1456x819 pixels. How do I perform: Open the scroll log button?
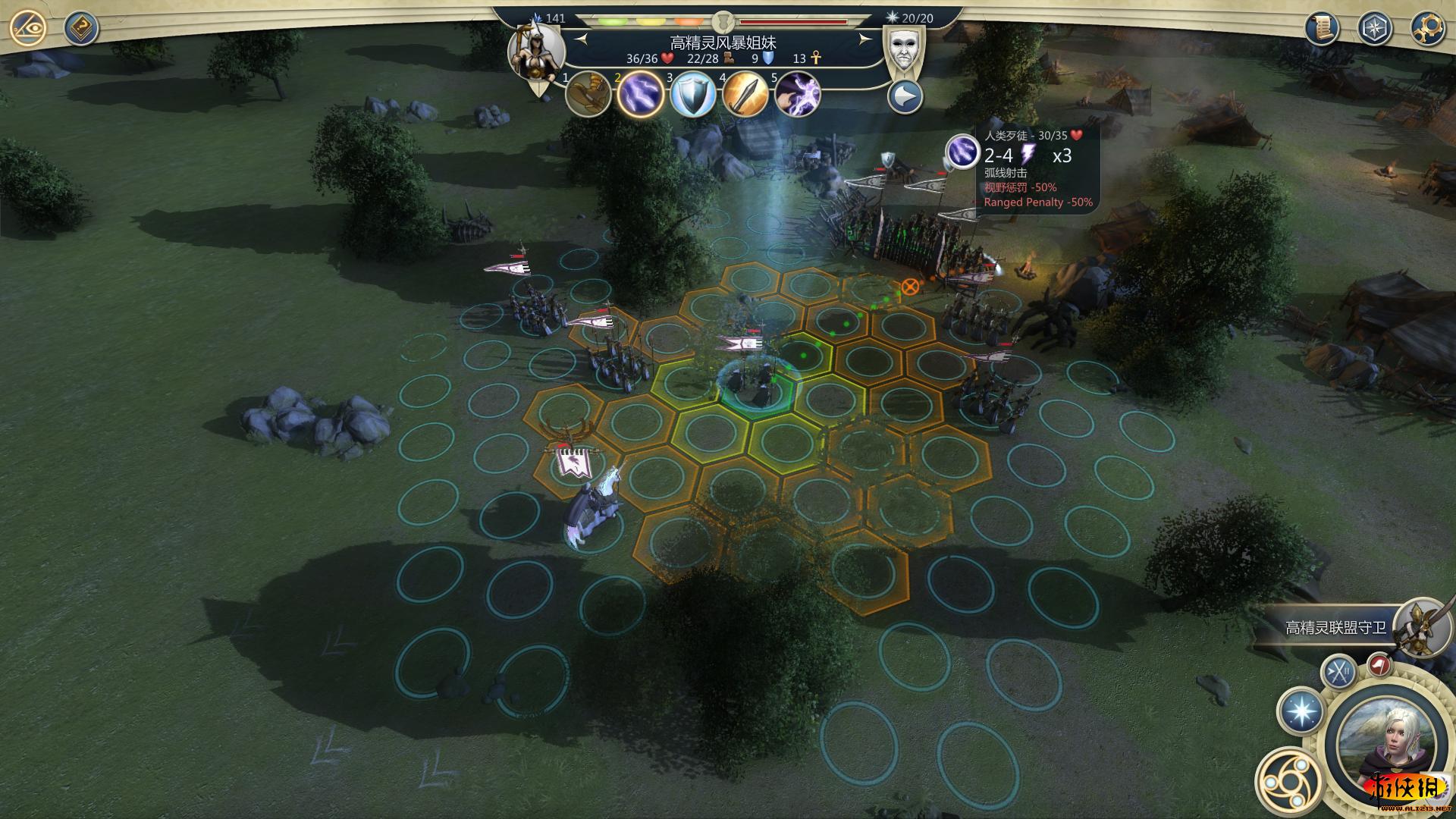tap(1321, 28)
